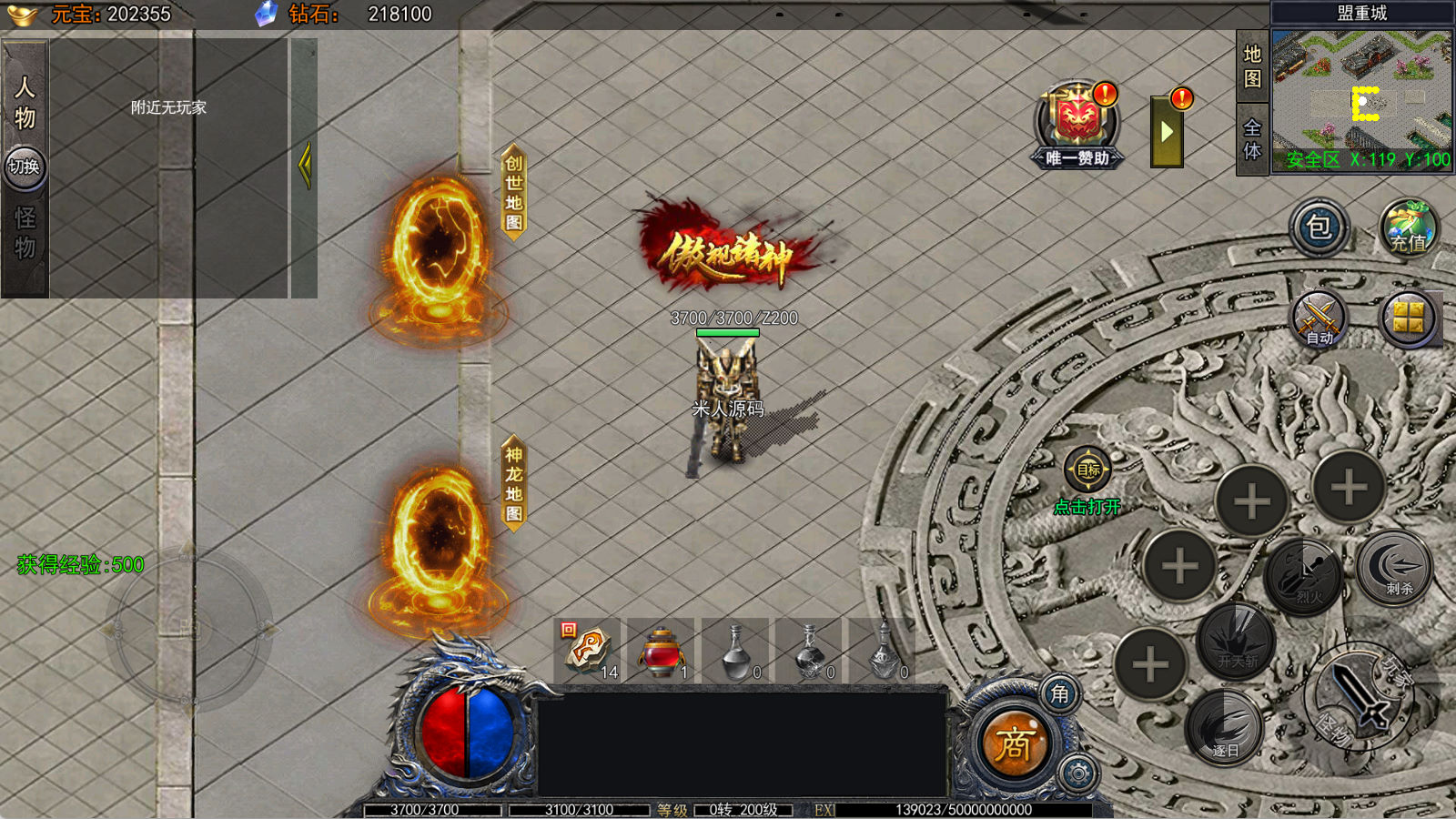This screenshot has width=1456, height=819.
Task: Open the 唯一赞助 sponsor icon
Action: pos(1077,125)
